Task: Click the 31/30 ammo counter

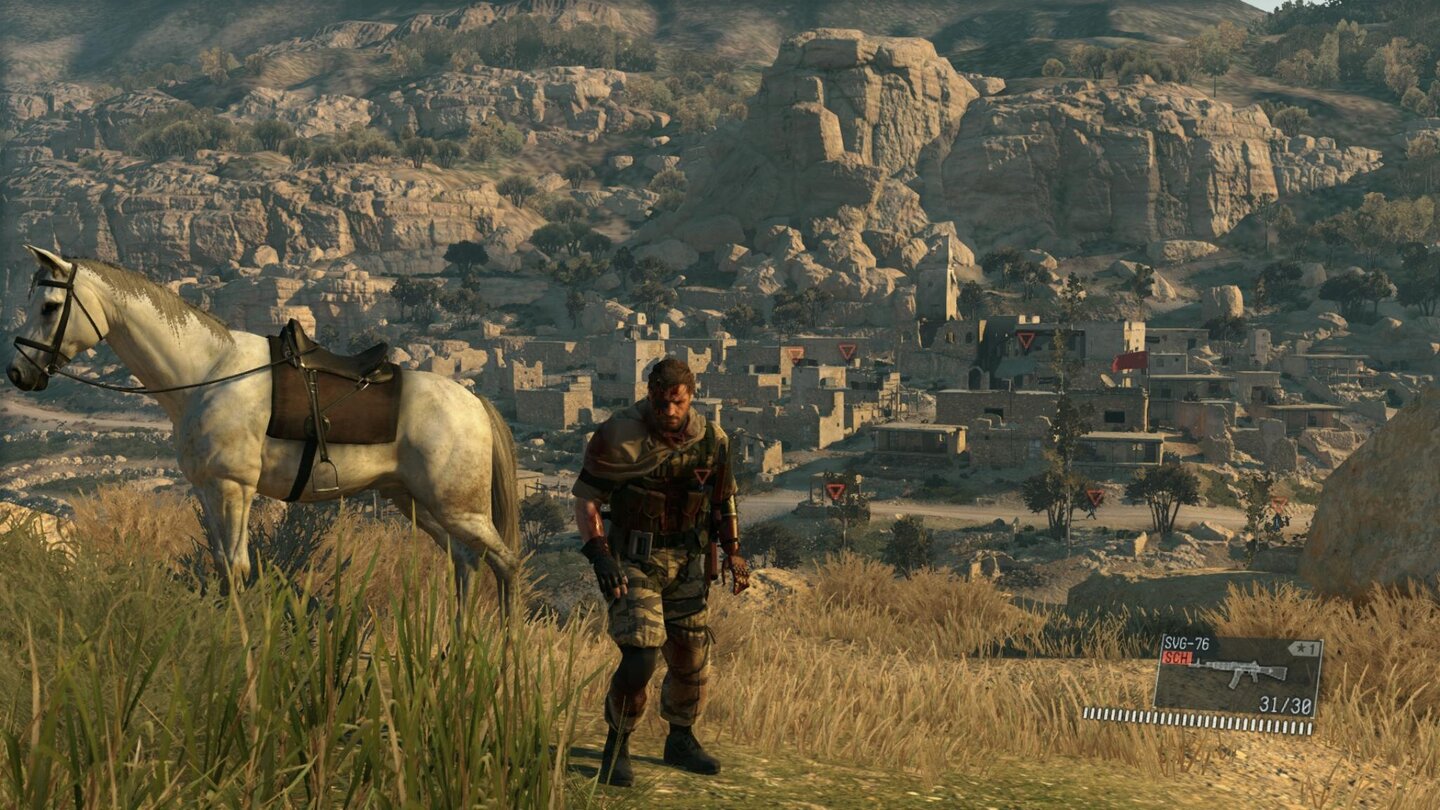Action: click(1285, 703)
